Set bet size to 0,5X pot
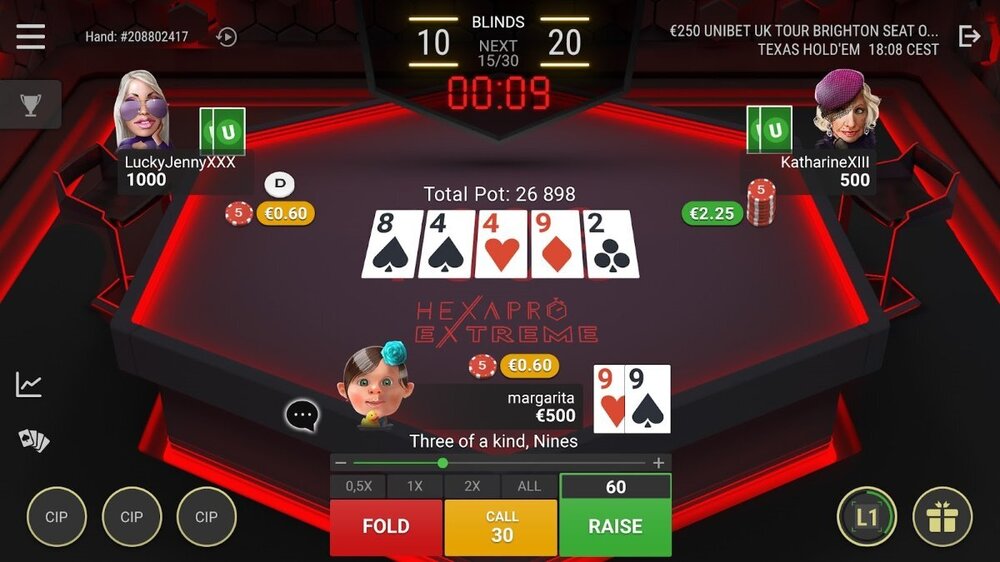 click(x=359, y=486)
